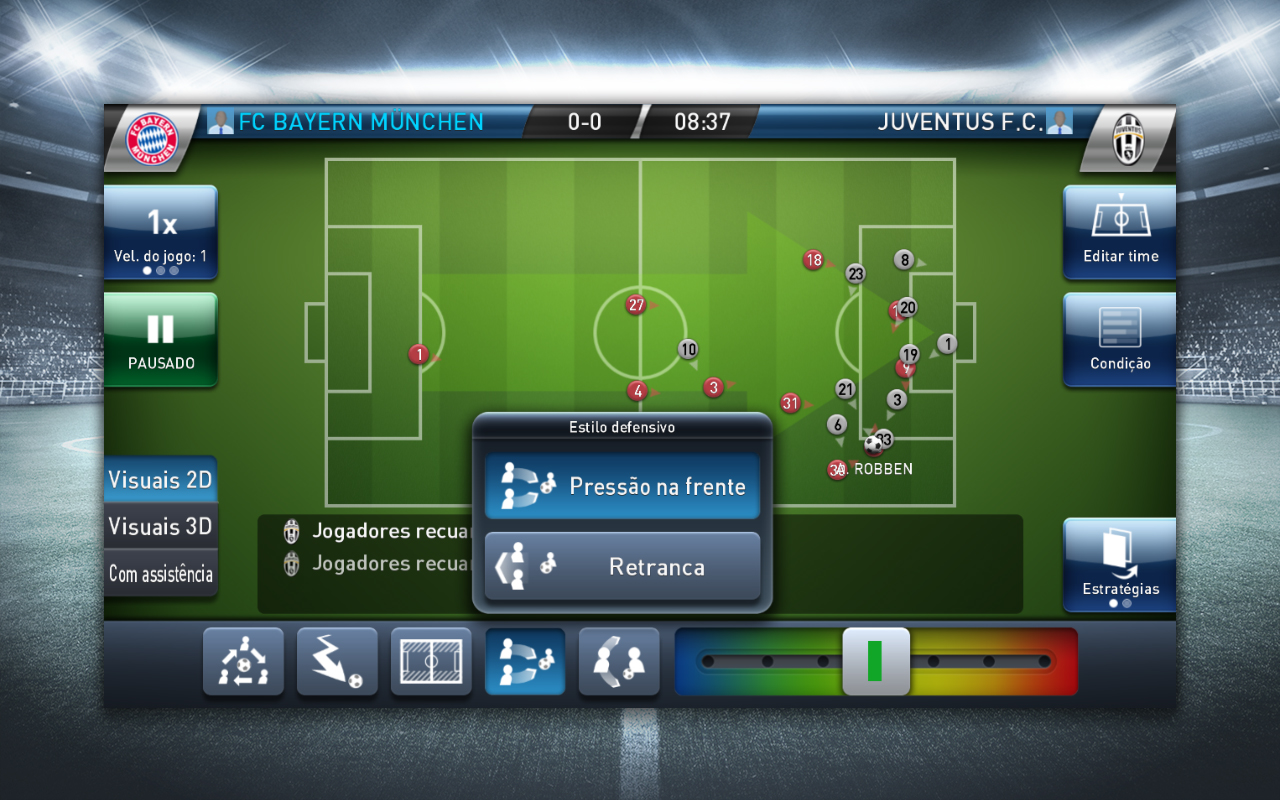Image resolution: width=1280 pixels, height=800 pixels.
Task: Open the pitch overview icon
Action: coord(431,661)
